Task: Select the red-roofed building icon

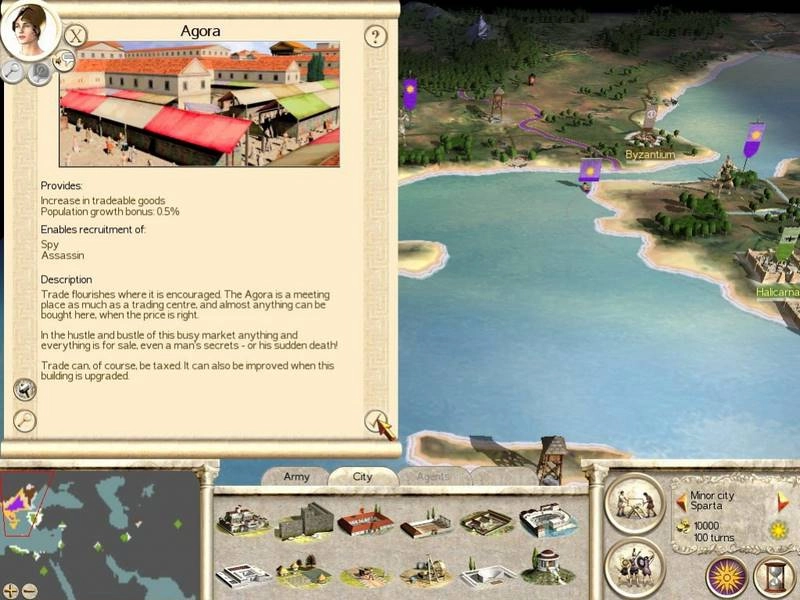Action: point(364,521)
